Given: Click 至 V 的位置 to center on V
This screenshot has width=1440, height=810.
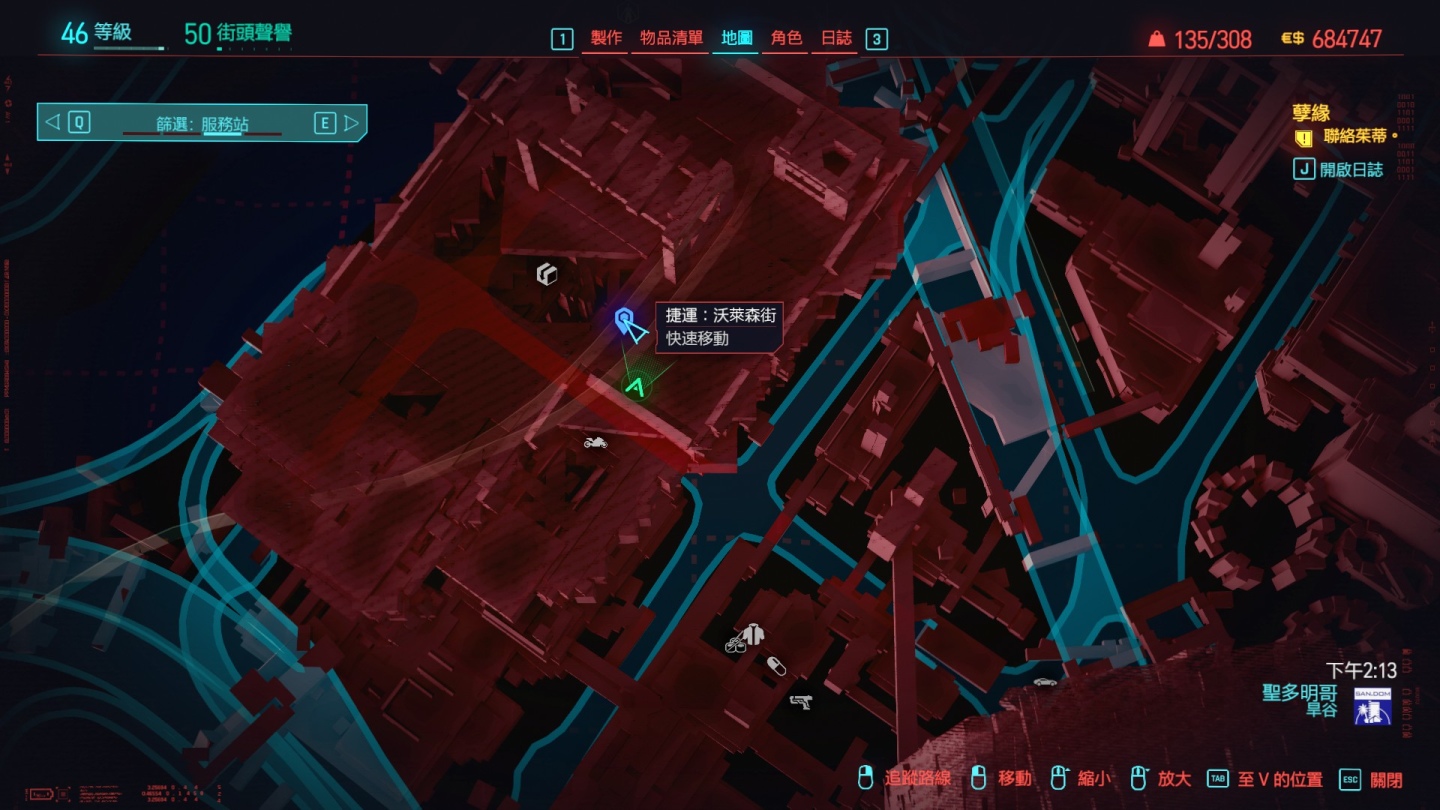Looking at the screenshot, I should tap(1281, 777).
